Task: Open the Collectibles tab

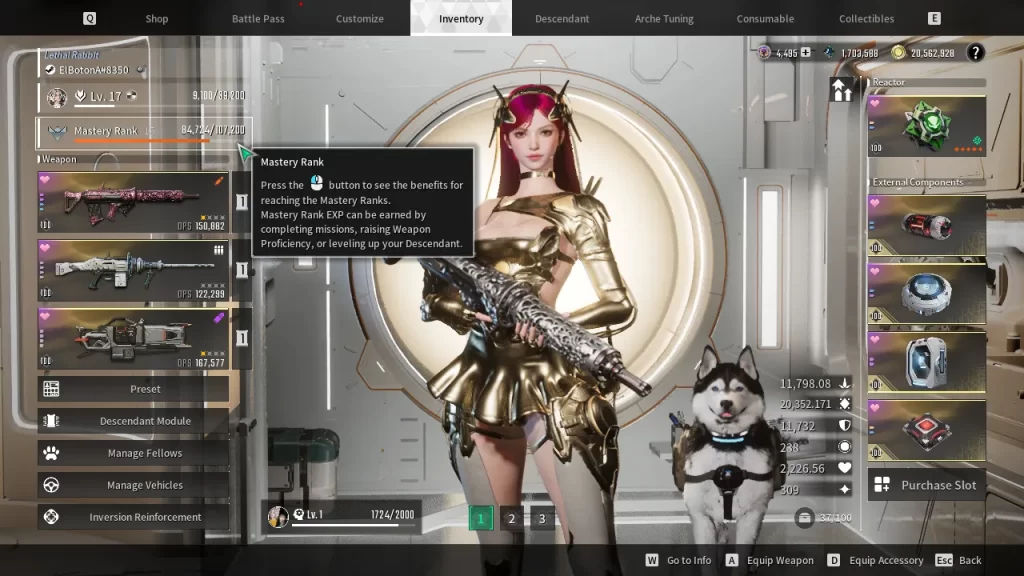Action: (x=866, y=19)
